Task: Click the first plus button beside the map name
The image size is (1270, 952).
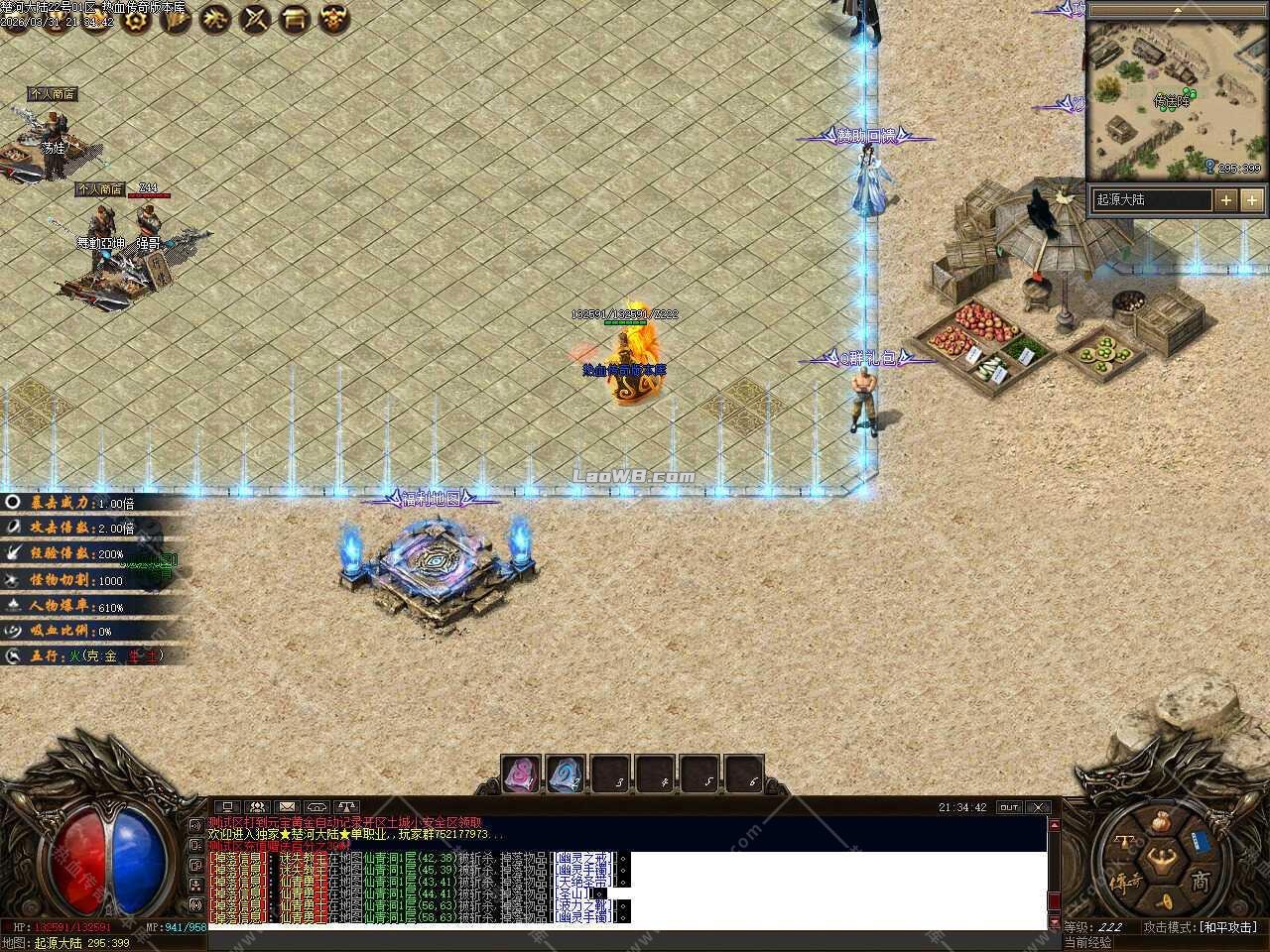Action: pyautogui.click(x=1226, y=199)
